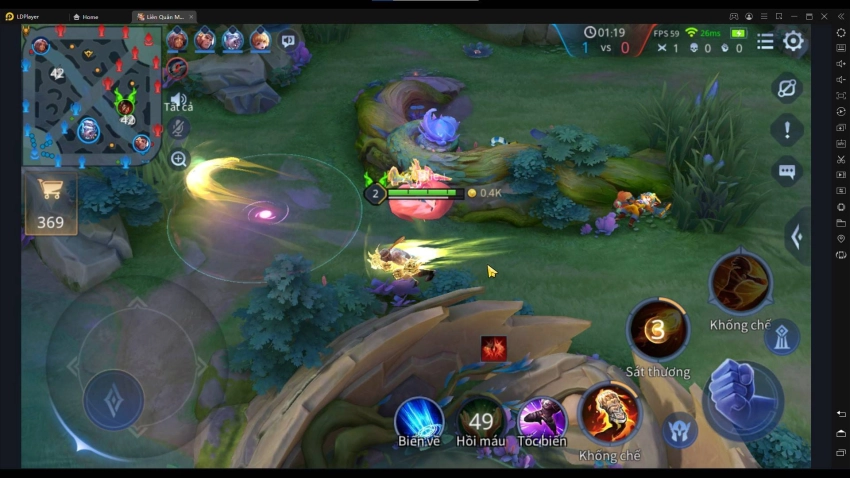This screenshot has width=850, height=478.
Task: Use the Hồi máu heal ability
Action: pos(481,420)
